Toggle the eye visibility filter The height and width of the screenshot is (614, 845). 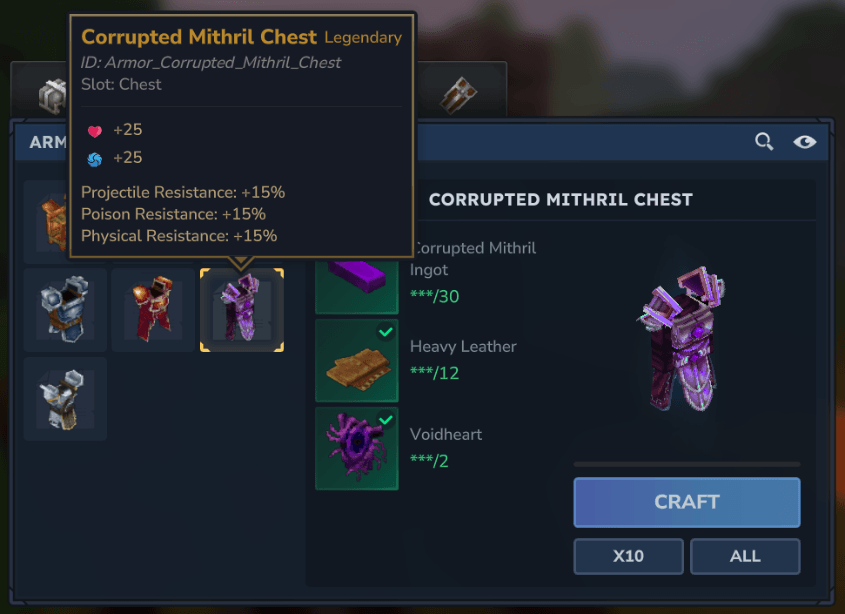pos(804,142)
